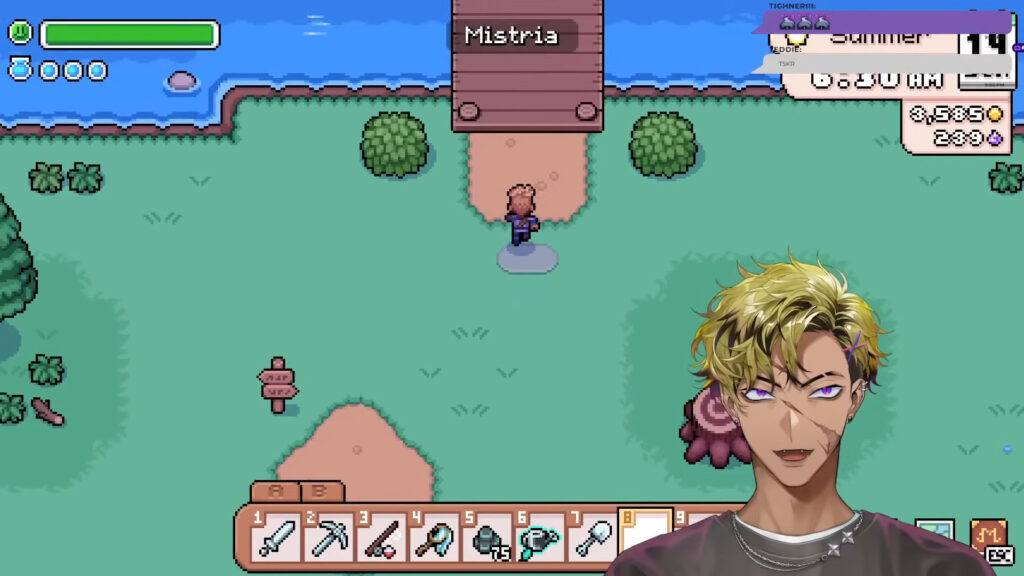Click the TIGHNERIII chat message overlay

(880, 22)
